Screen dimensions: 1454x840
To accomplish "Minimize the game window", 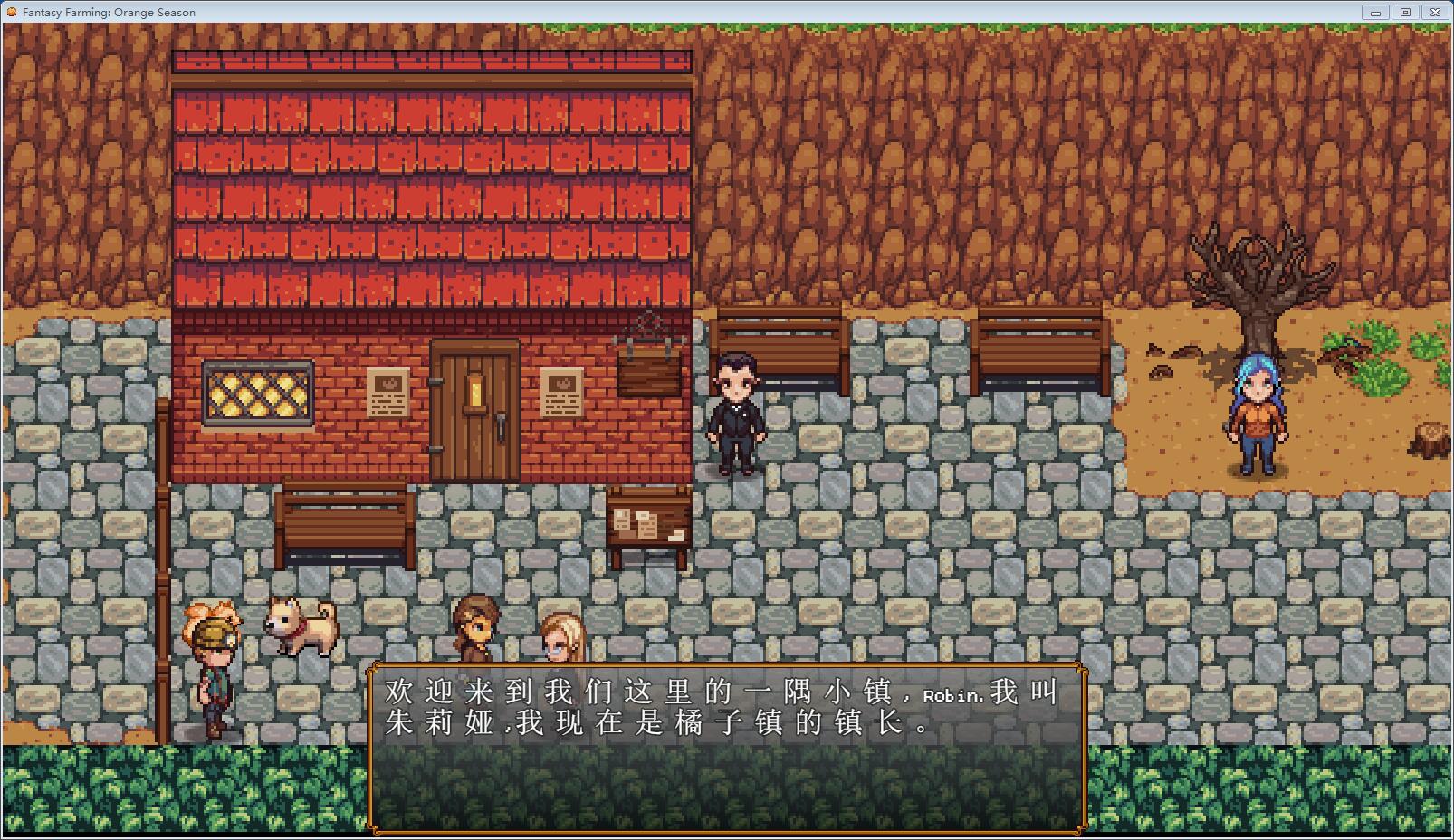I will (1375, 12).
